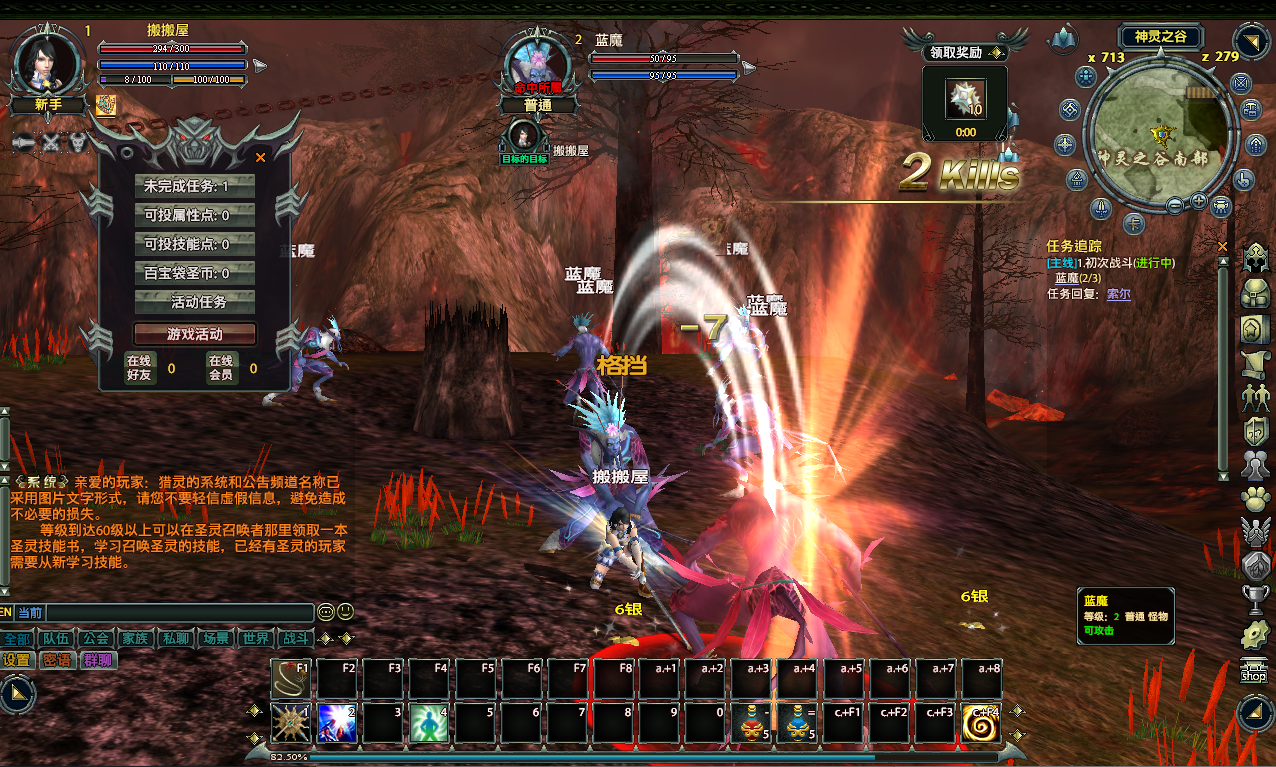Click the 游戏活动 game events button

pos(195,334)
